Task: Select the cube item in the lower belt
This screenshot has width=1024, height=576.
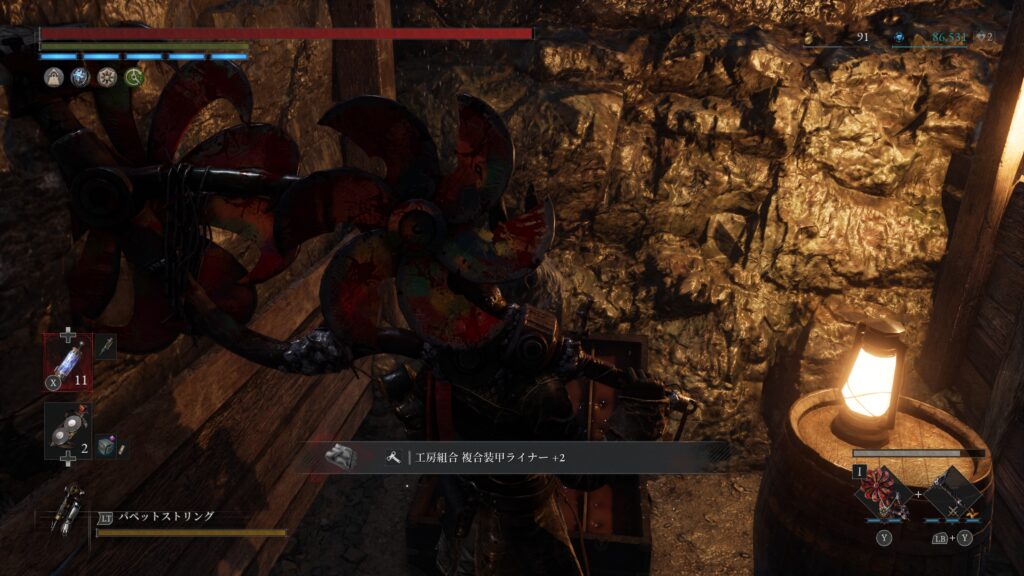Action: (106, 447)
